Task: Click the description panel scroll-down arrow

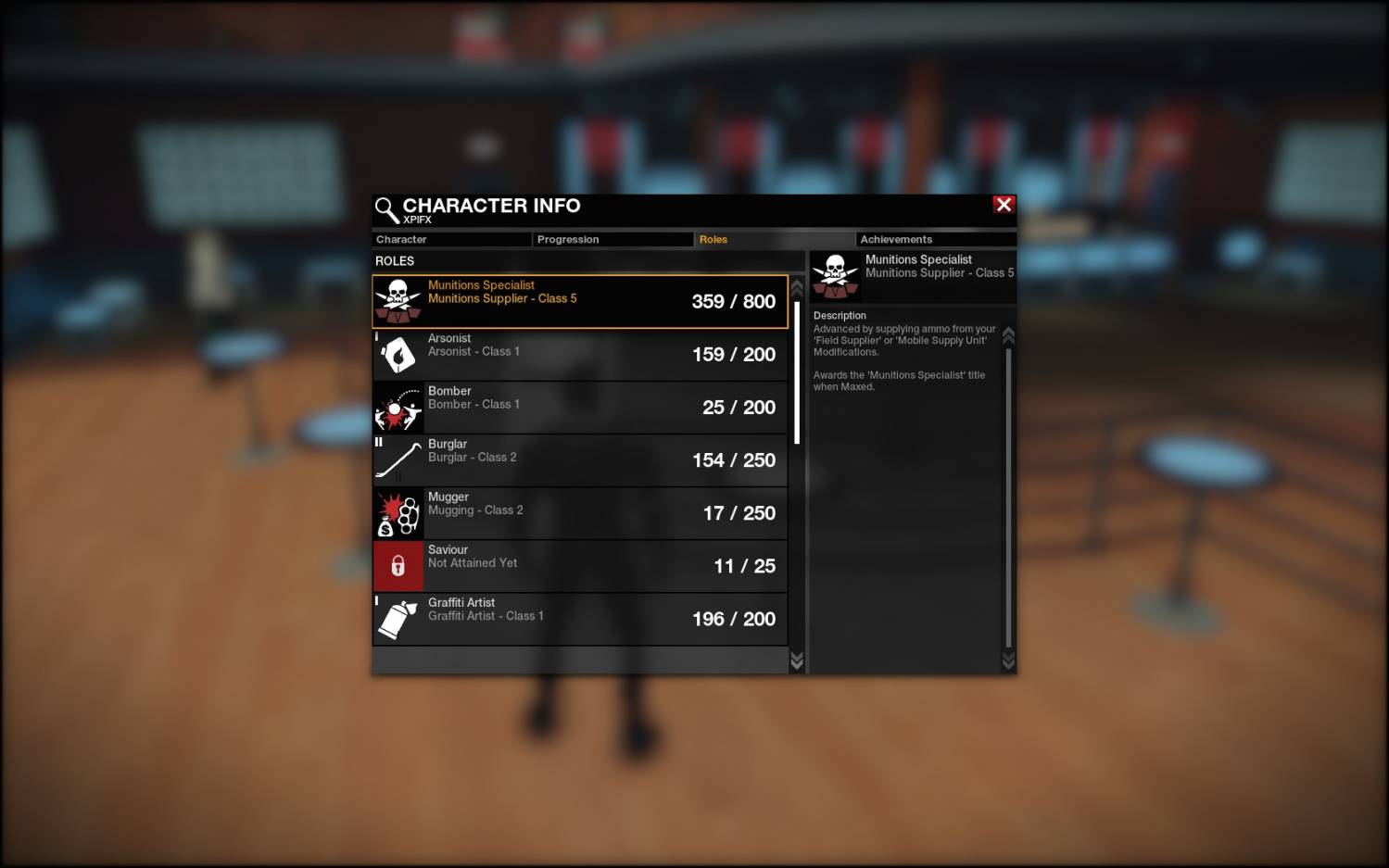Action: tap(1008, 660)
